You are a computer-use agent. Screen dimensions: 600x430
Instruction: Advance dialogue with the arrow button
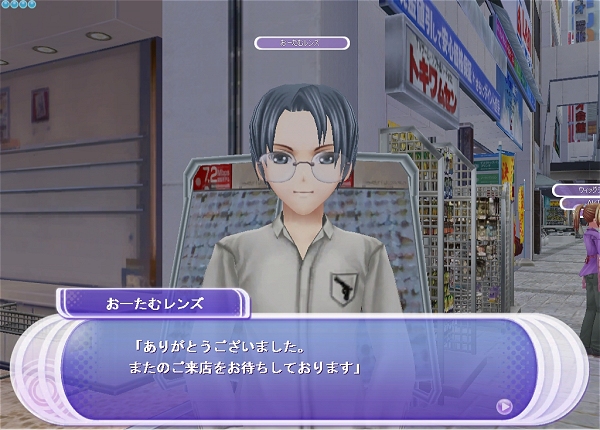tap(504, 406)
